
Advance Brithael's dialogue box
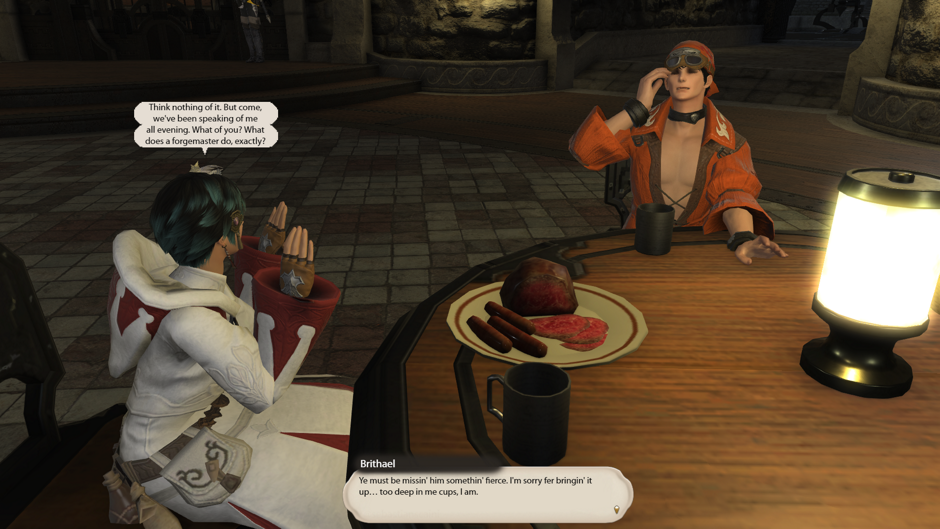[x=488, y=491]
